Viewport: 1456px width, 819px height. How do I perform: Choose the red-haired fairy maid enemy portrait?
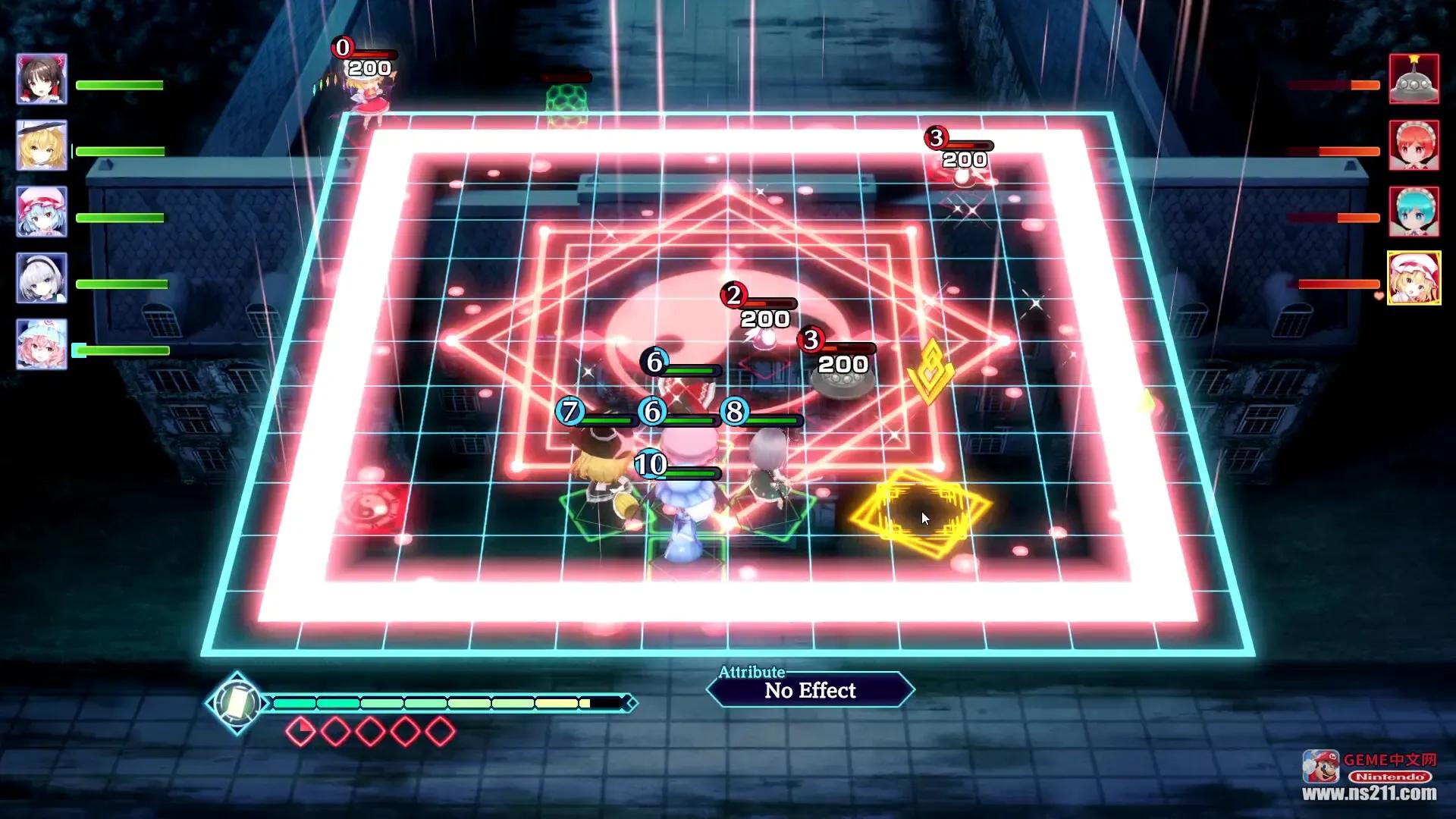1414,145
